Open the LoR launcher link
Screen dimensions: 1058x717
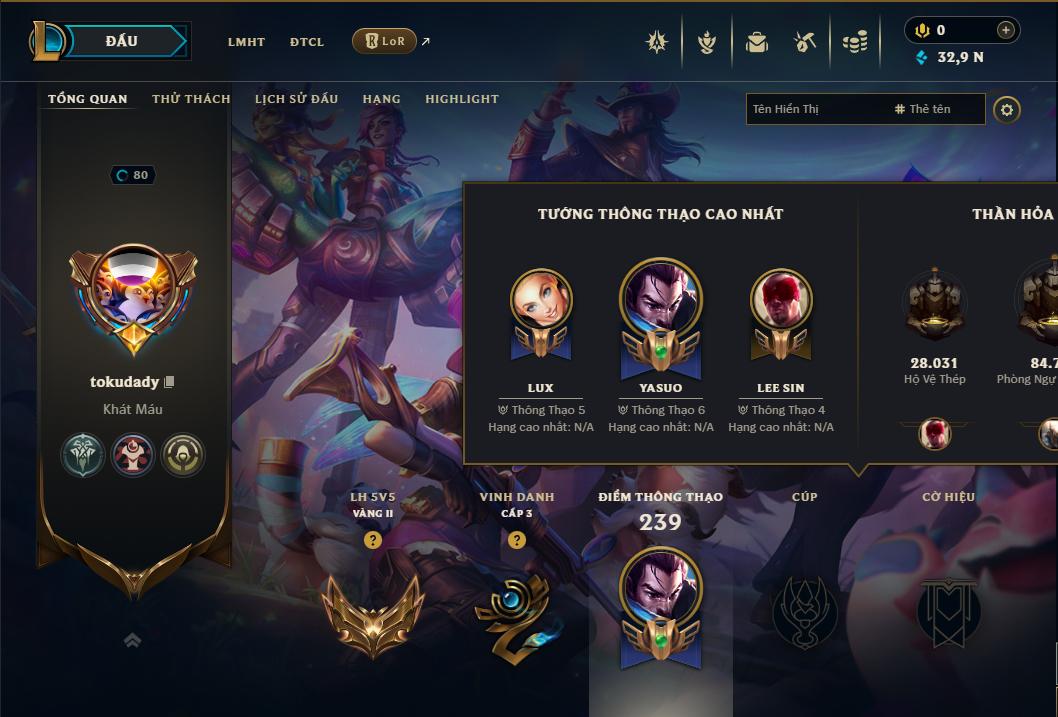tap(385, 41)
